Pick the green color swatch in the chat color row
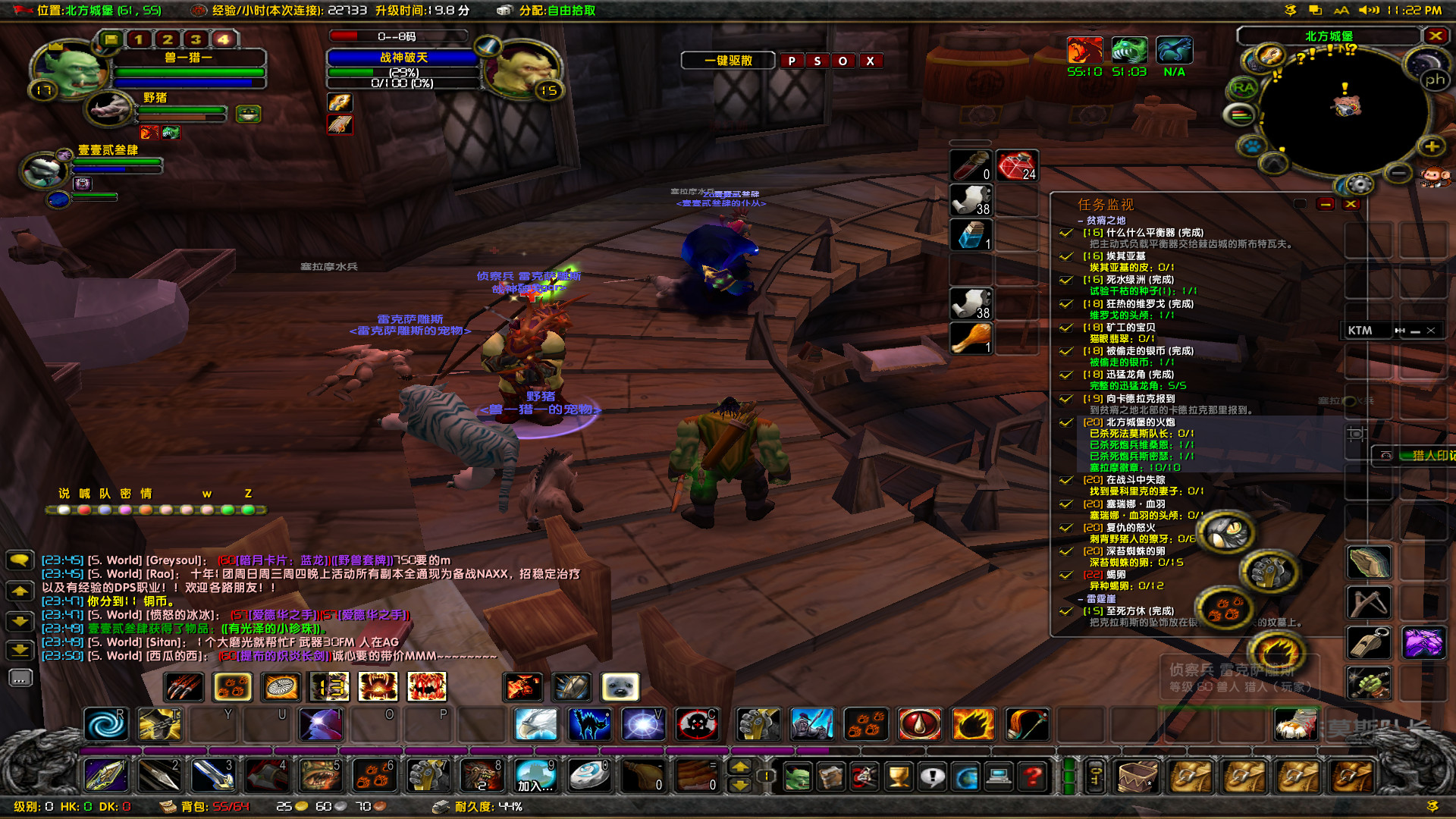Image resolution: width=1456 pixels, height=819 pixels. 228,509
